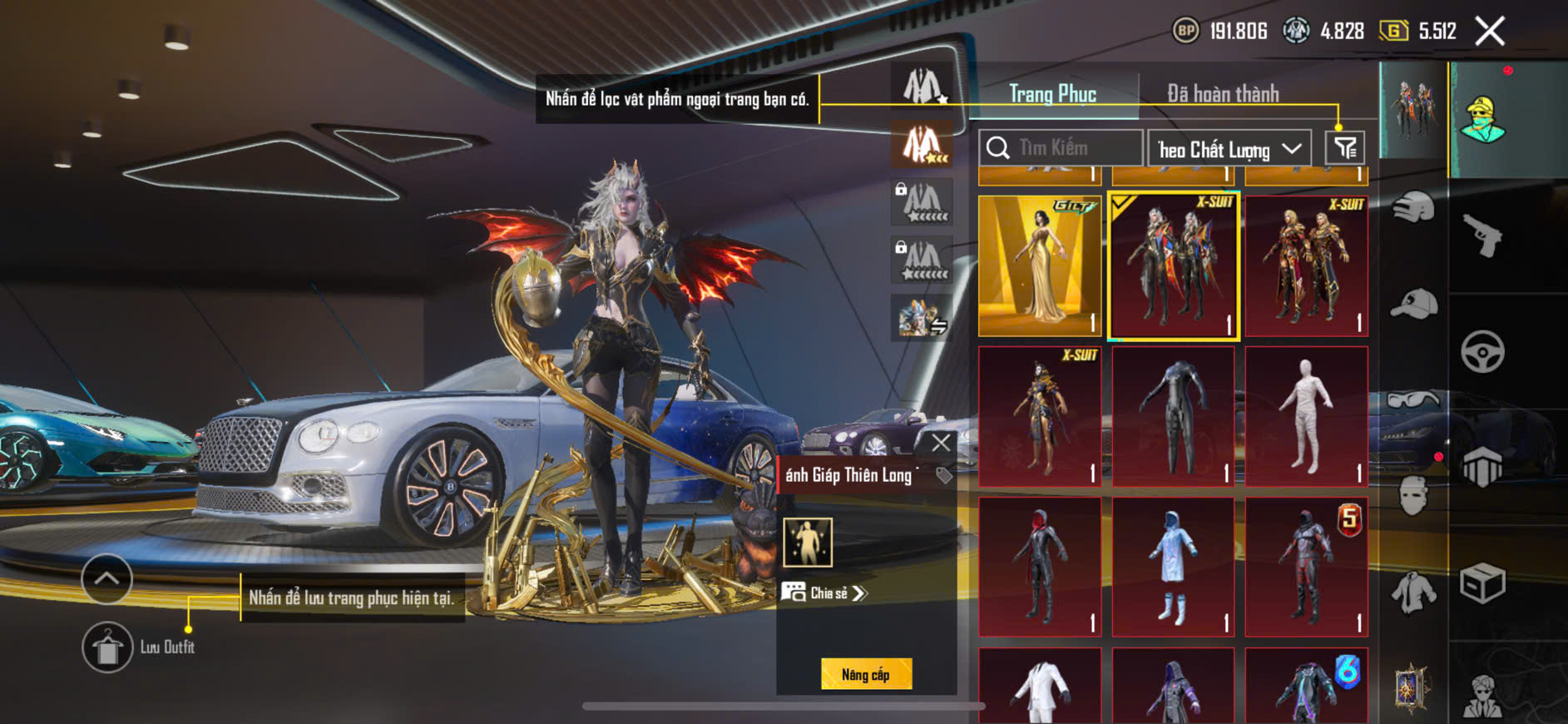Open the steering wheel vehicle category
This screenshot has height=724, width=1568.
coord(1482,351)
